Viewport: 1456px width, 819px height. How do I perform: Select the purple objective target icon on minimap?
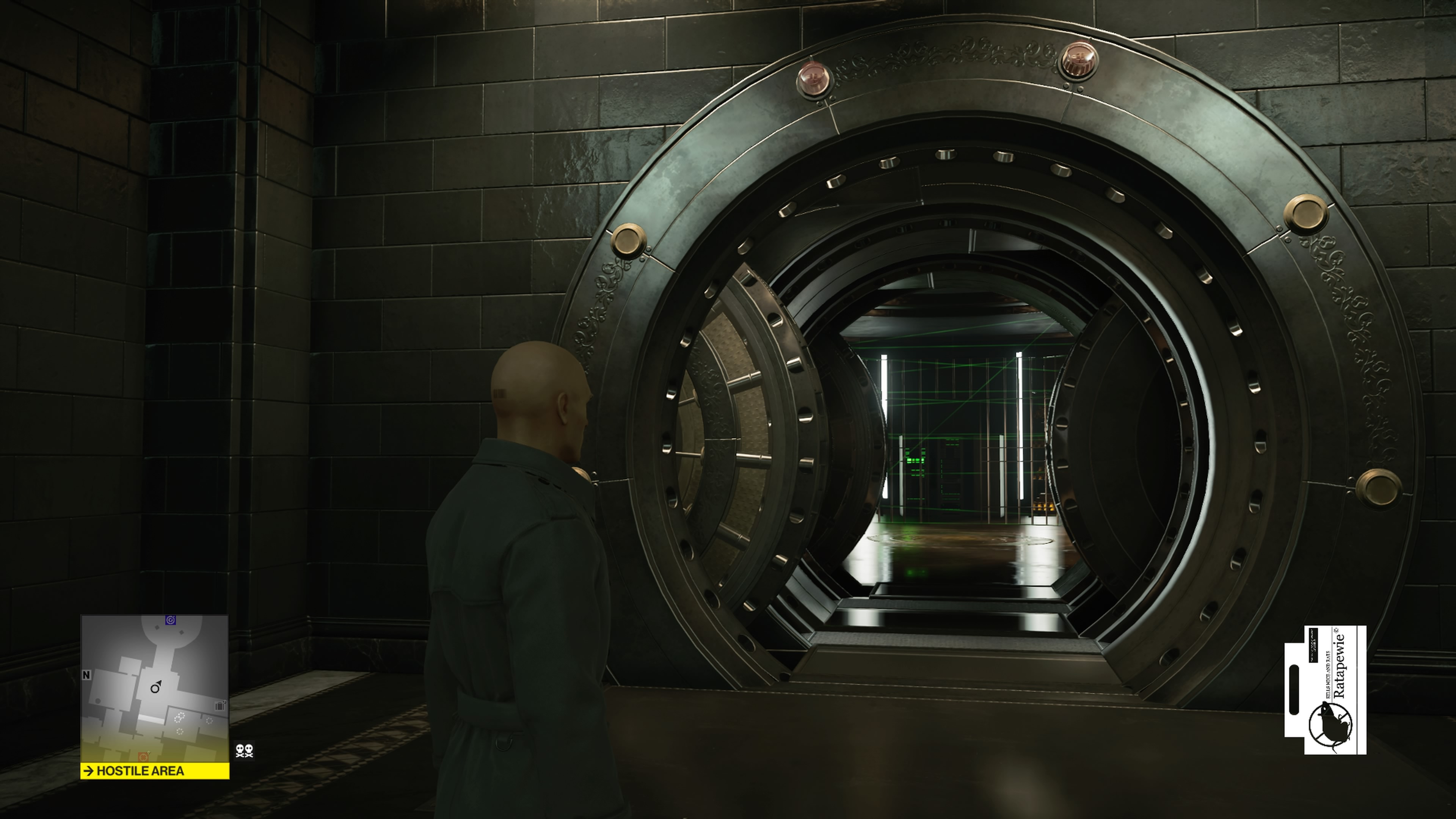[170, 620]
